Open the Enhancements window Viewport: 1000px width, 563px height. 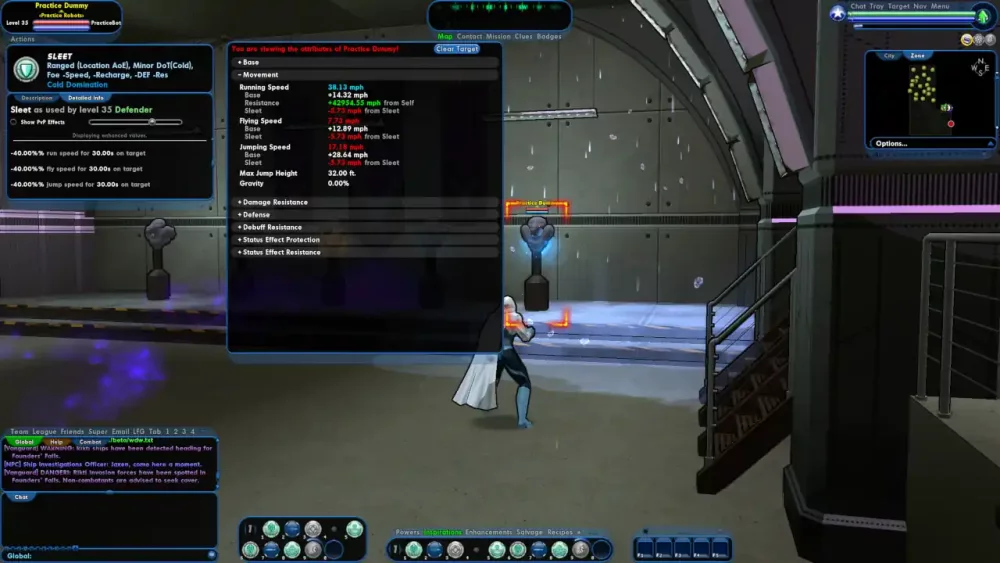pyautogui.click(x=490, y=532)
